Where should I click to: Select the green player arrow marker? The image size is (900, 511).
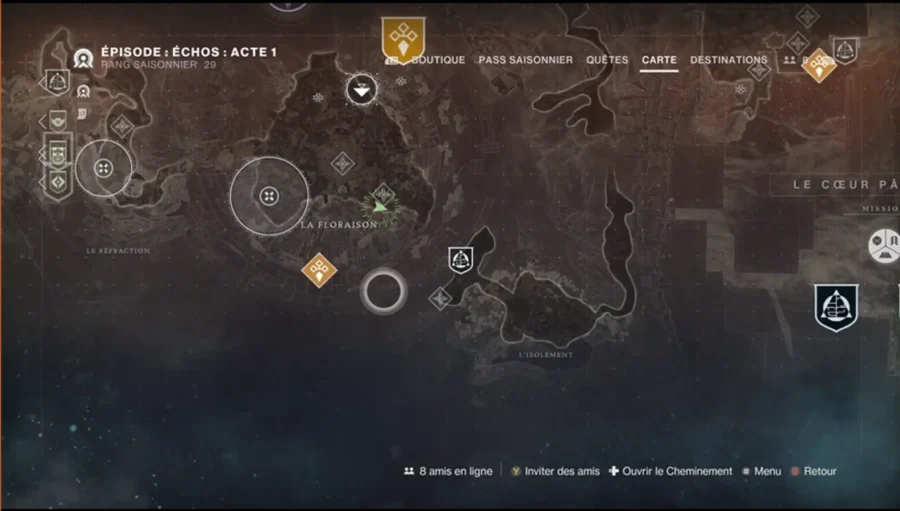378,207
